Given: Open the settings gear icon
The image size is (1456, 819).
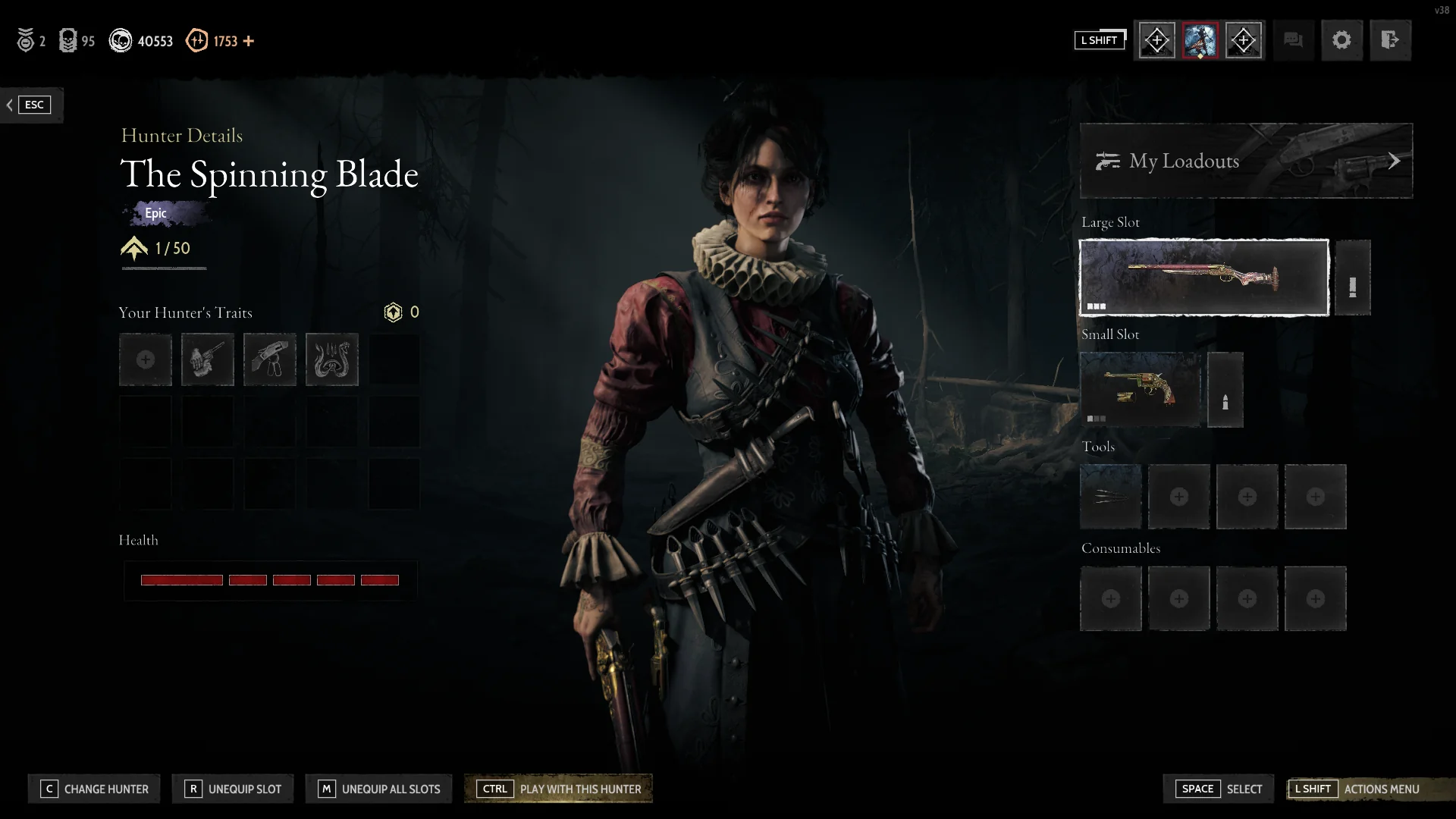Looking at the screenshot, I should (1341, 40).
